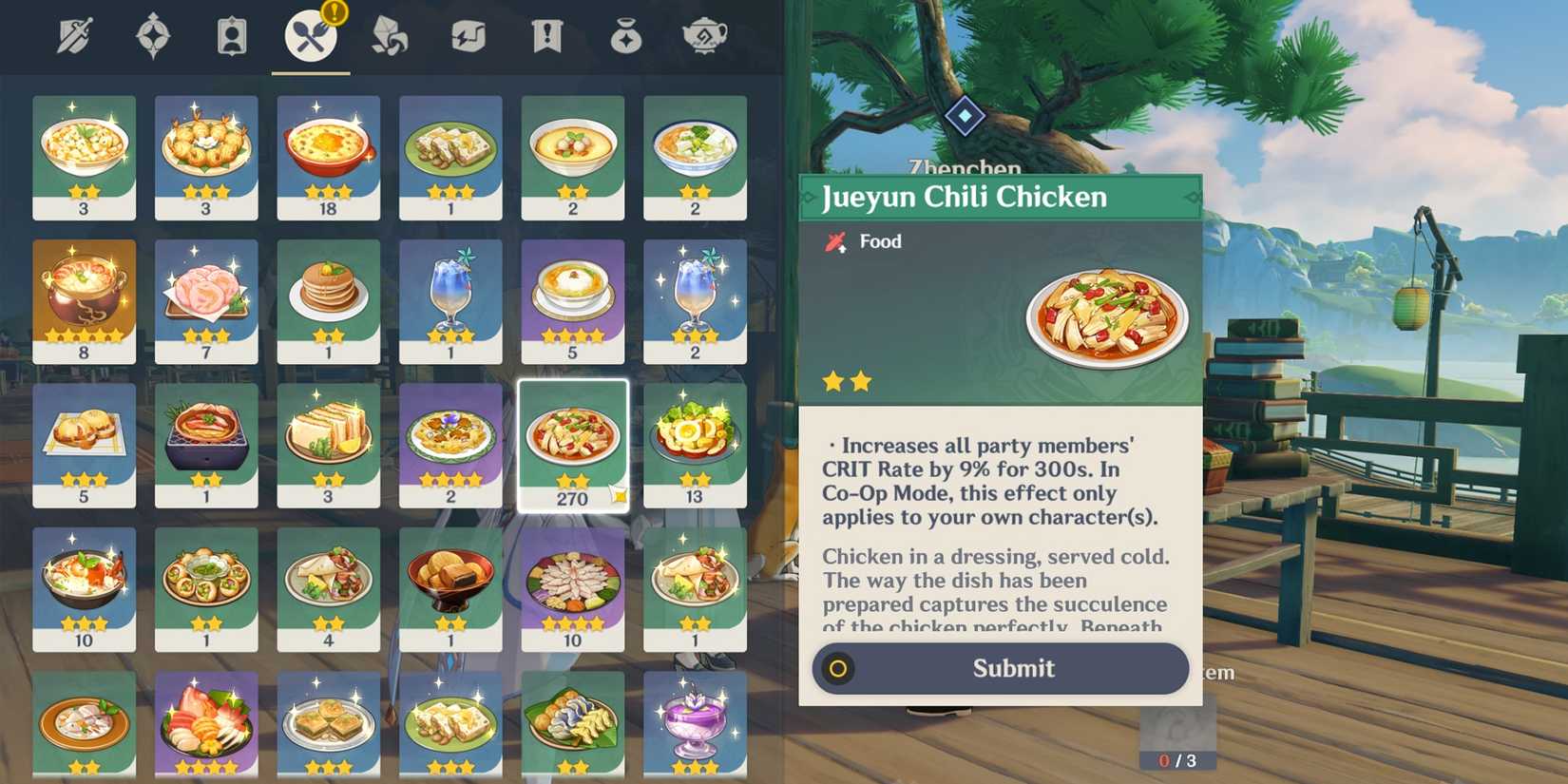Select the purple goblet dessert in bottom row

click(x=695, y=727)
